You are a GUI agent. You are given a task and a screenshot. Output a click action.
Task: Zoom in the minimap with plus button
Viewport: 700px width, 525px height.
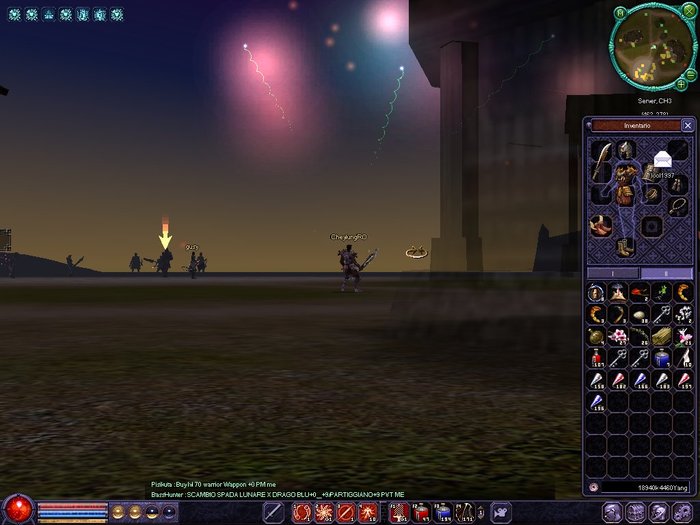[680, 85]
